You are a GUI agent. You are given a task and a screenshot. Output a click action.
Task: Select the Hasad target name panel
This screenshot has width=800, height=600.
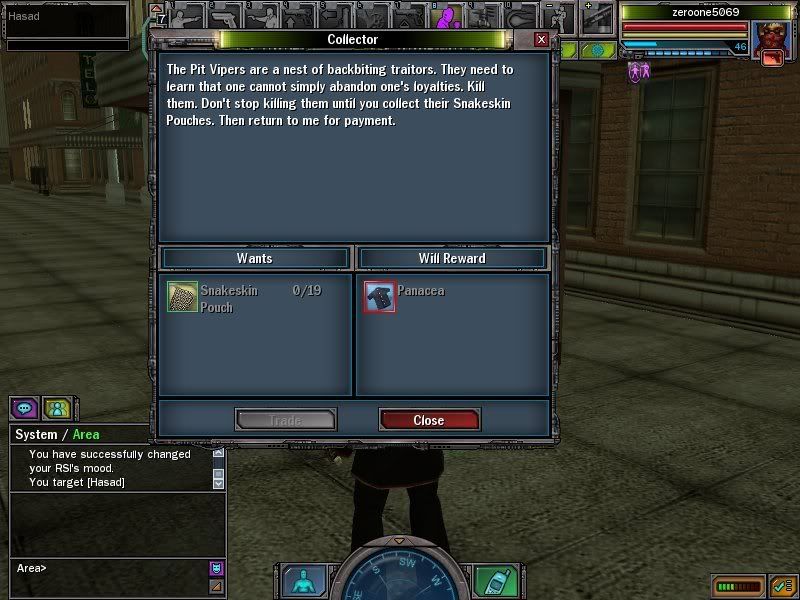tap(65, 18)
